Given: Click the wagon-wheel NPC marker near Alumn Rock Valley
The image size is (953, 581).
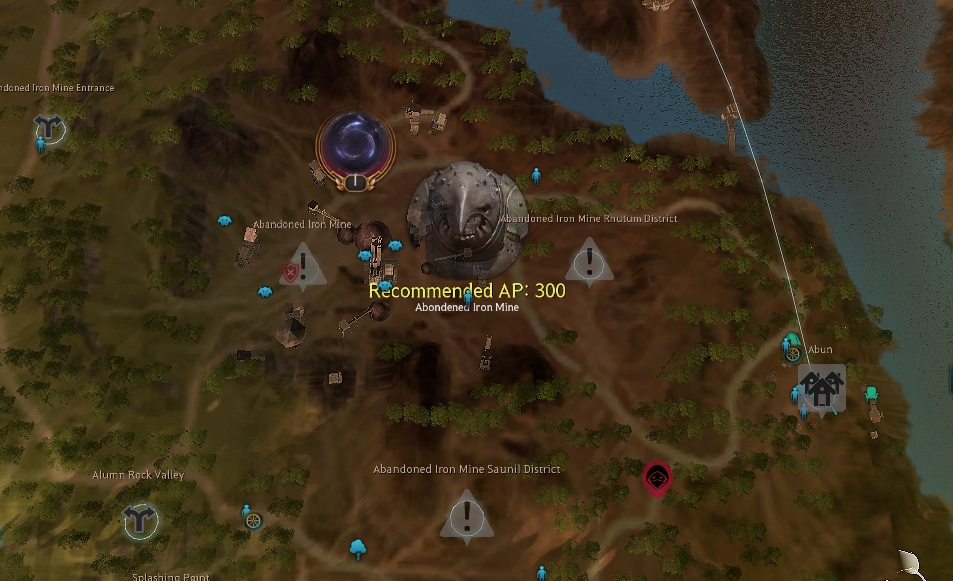Looking at the screenshot, I should tap(254, 520).
